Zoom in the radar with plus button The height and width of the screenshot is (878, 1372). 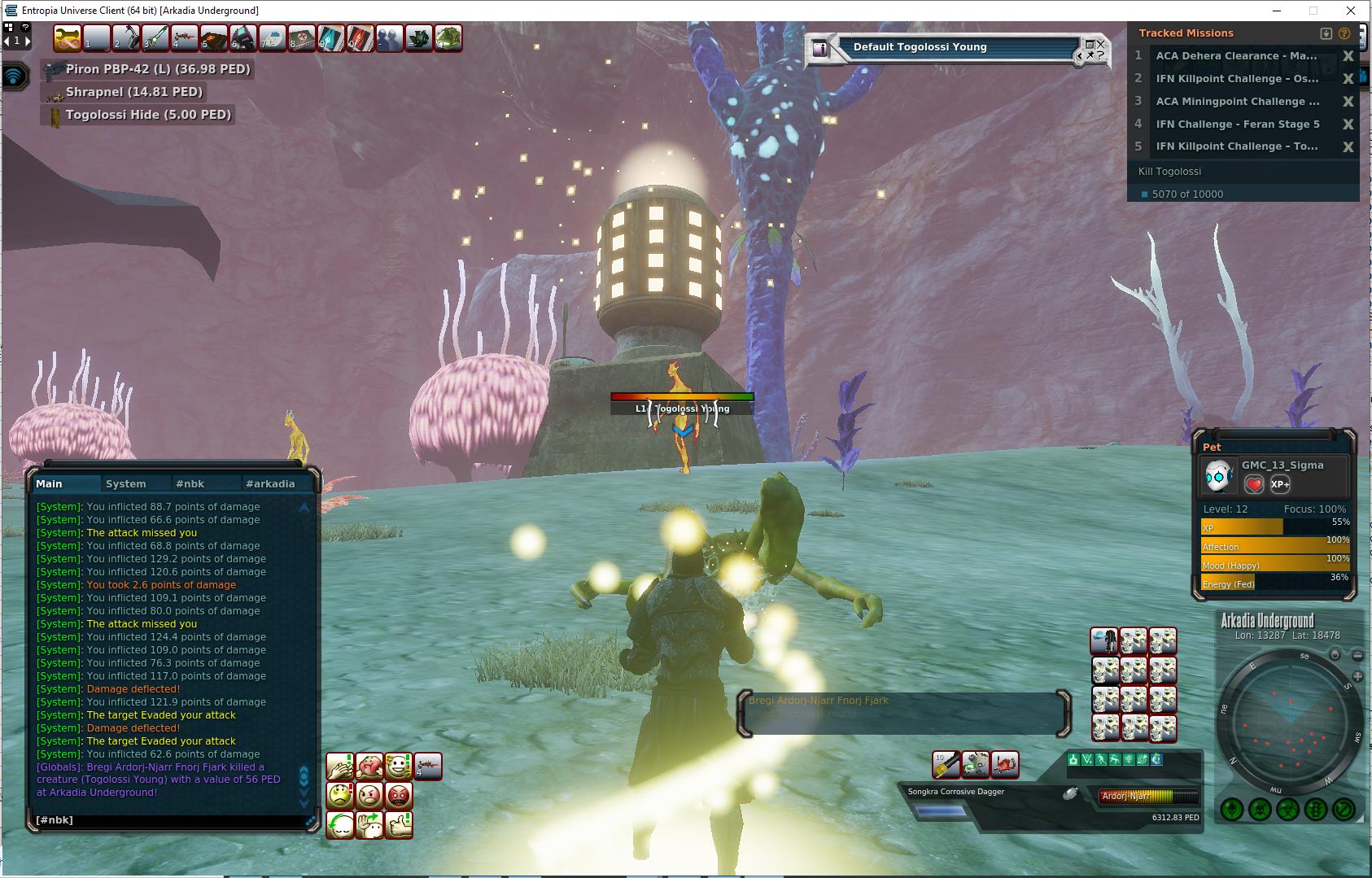[1357, 676]
